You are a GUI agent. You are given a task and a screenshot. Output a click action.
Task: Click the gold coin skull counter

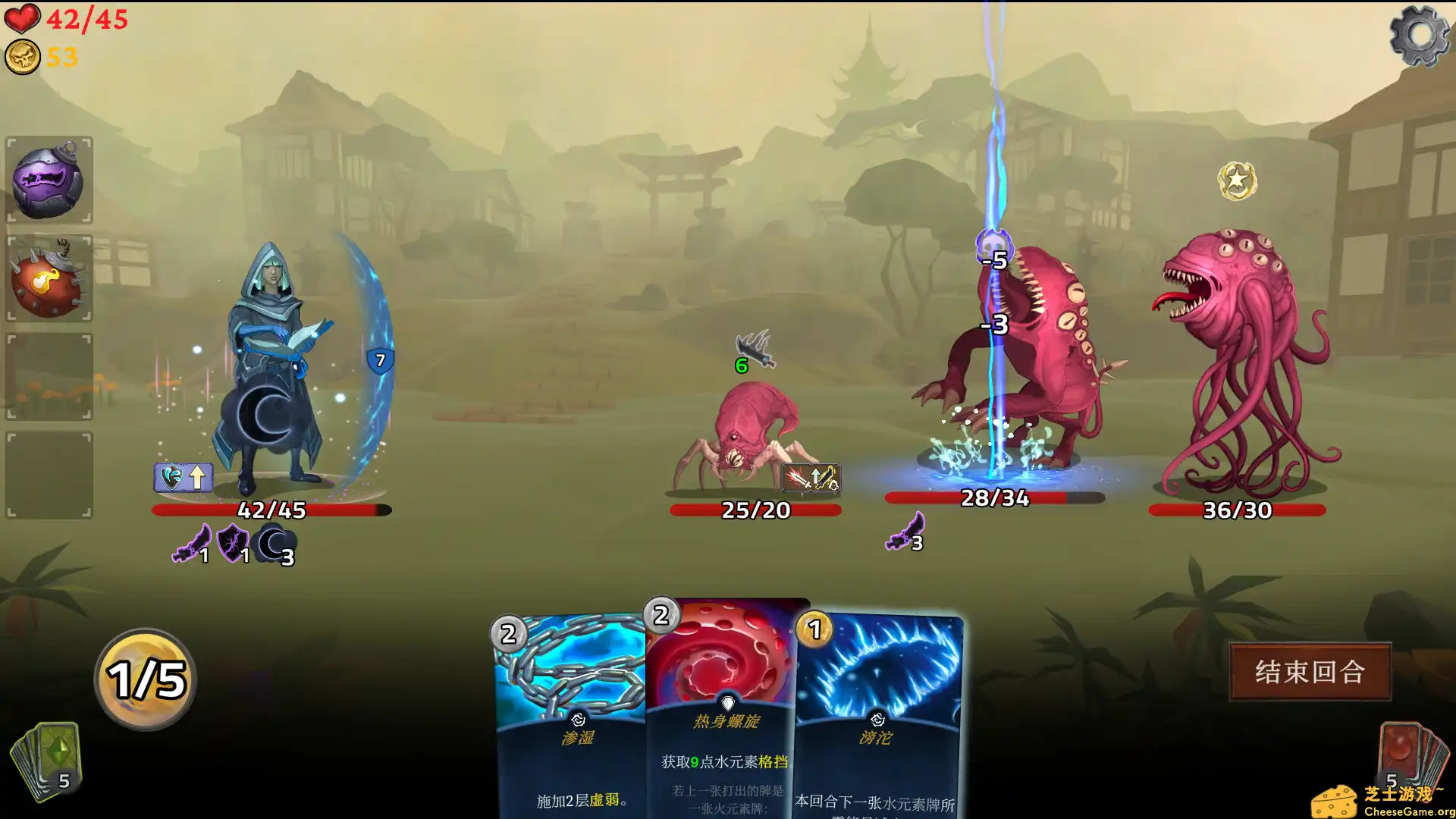tap(22, 55)
